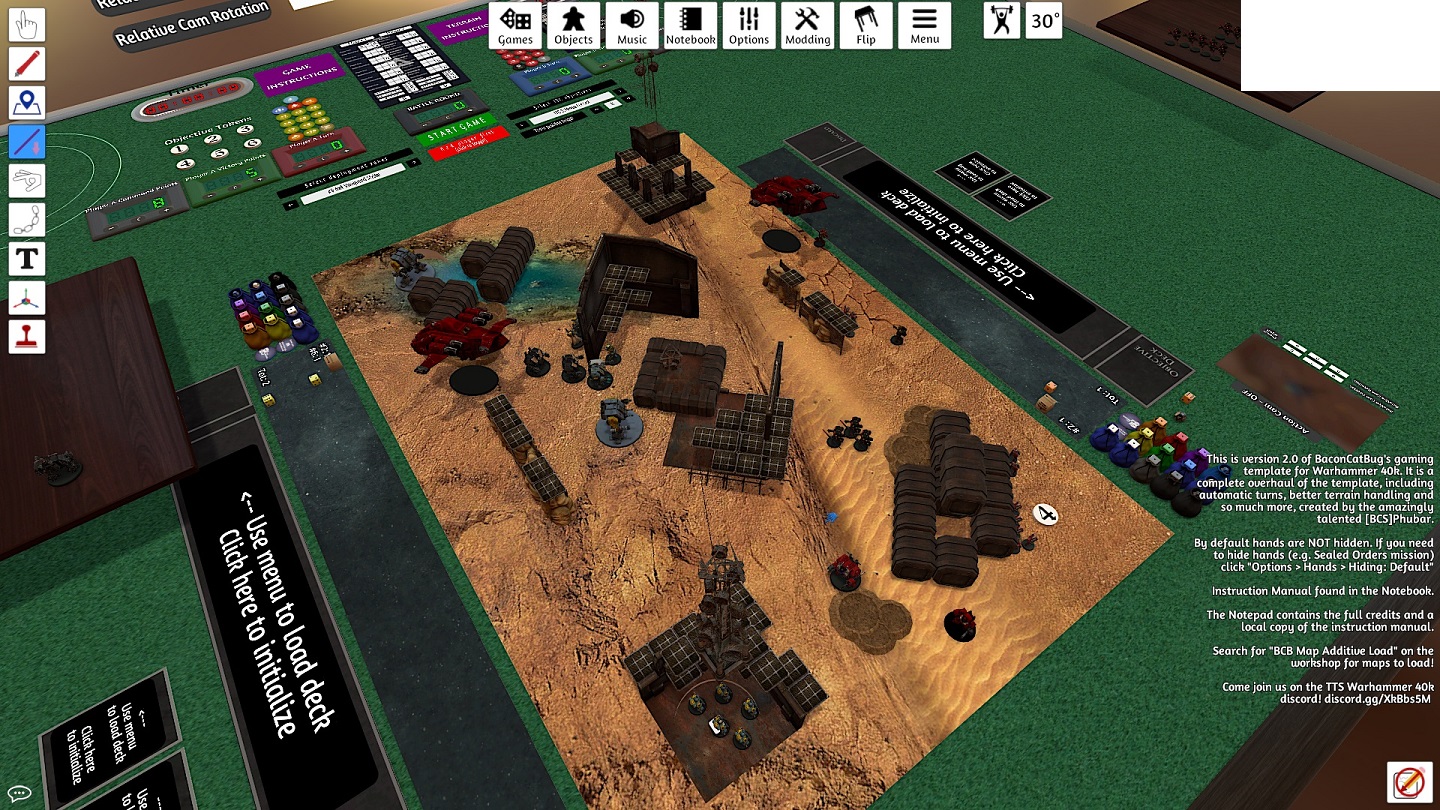
Task: Select the finger flick tool
Action: [27, 181]
